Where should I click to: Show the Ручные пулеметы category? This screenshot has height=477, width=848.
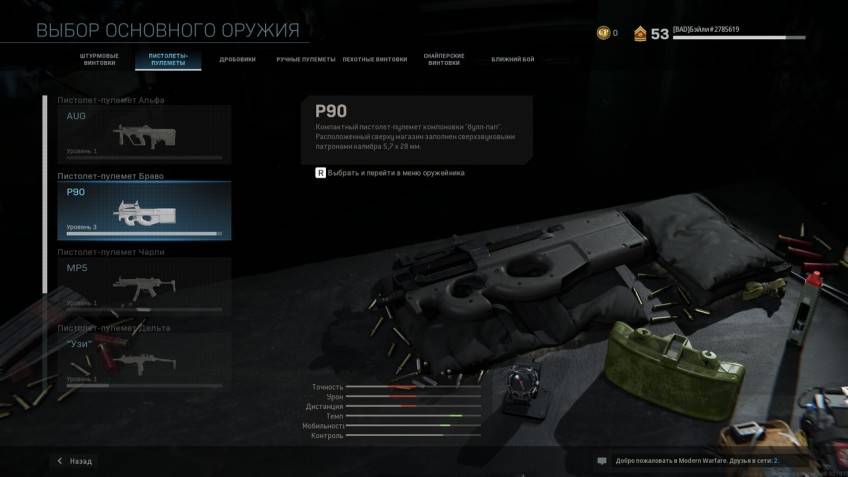[x=306, y=59]
